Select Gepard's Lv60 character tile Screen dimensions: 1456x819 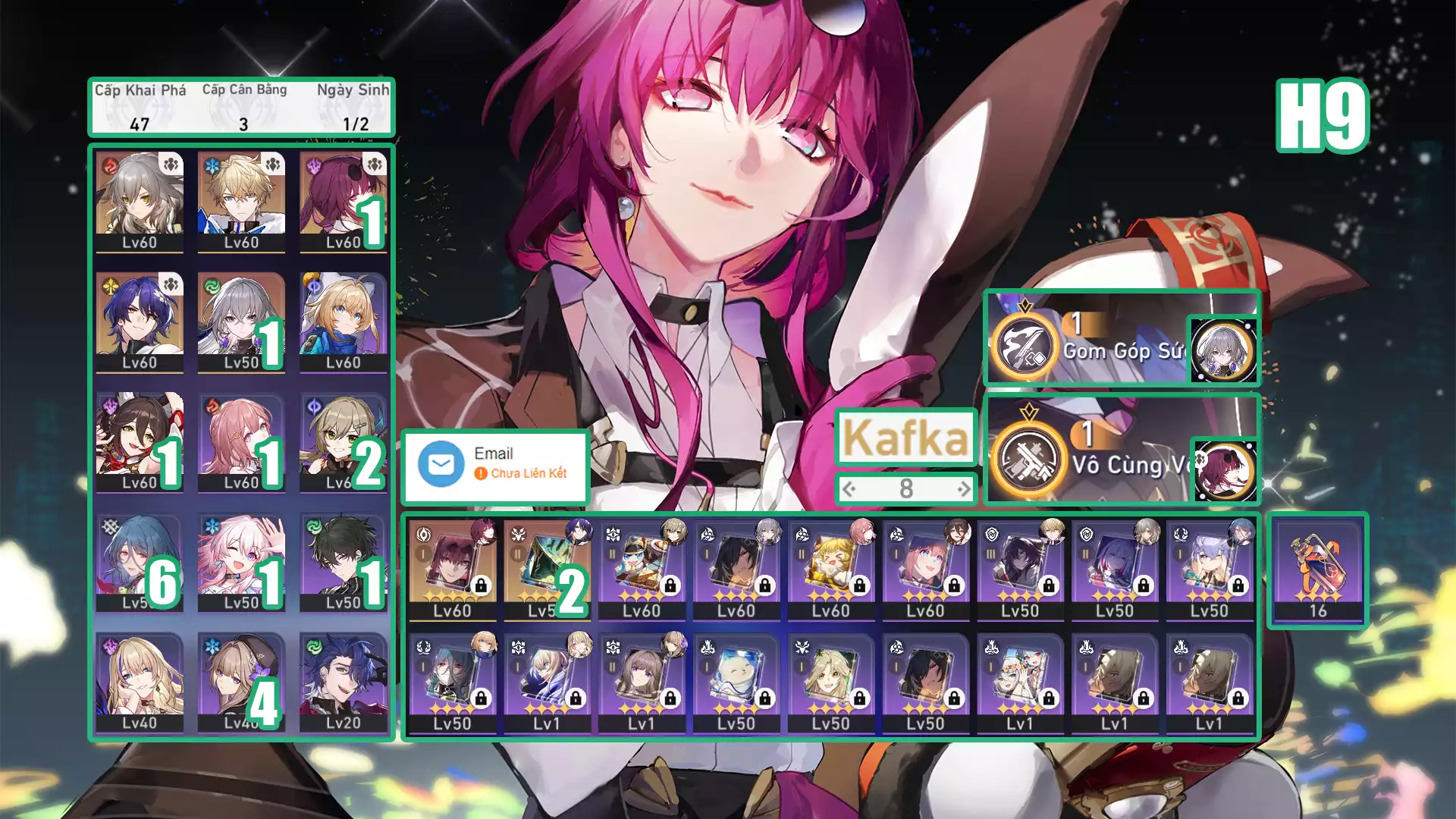click(241, 201)
